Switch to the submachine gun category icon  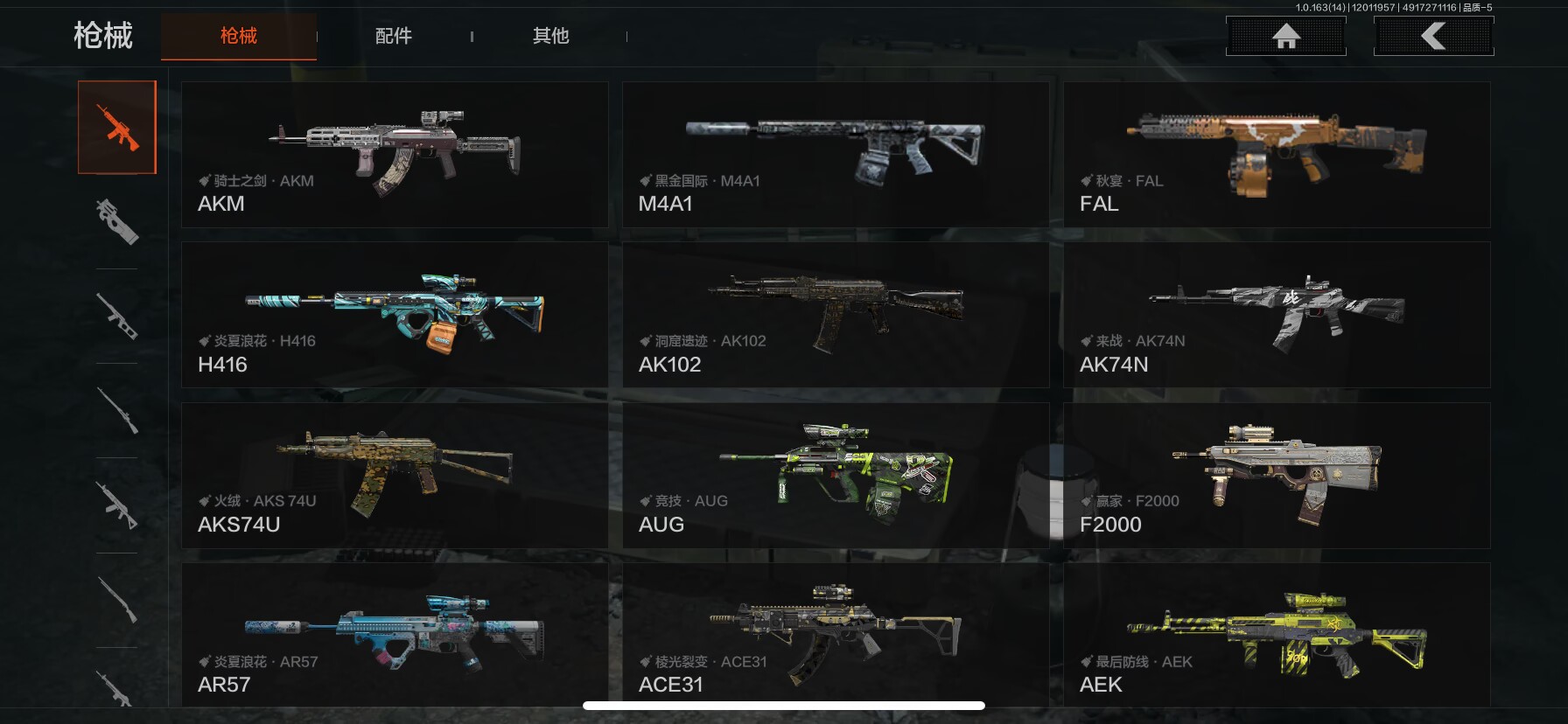[x=117, y=221]
